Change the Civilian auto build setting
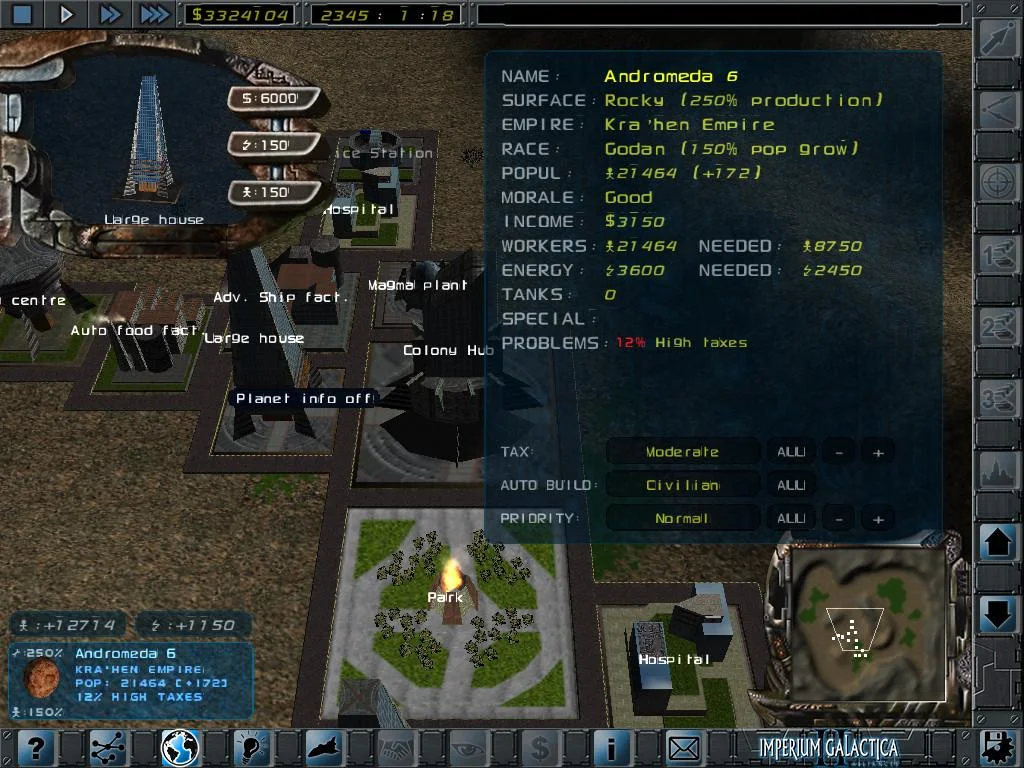Viewport: 1024px width, 768px height. (x=682, y=485)
